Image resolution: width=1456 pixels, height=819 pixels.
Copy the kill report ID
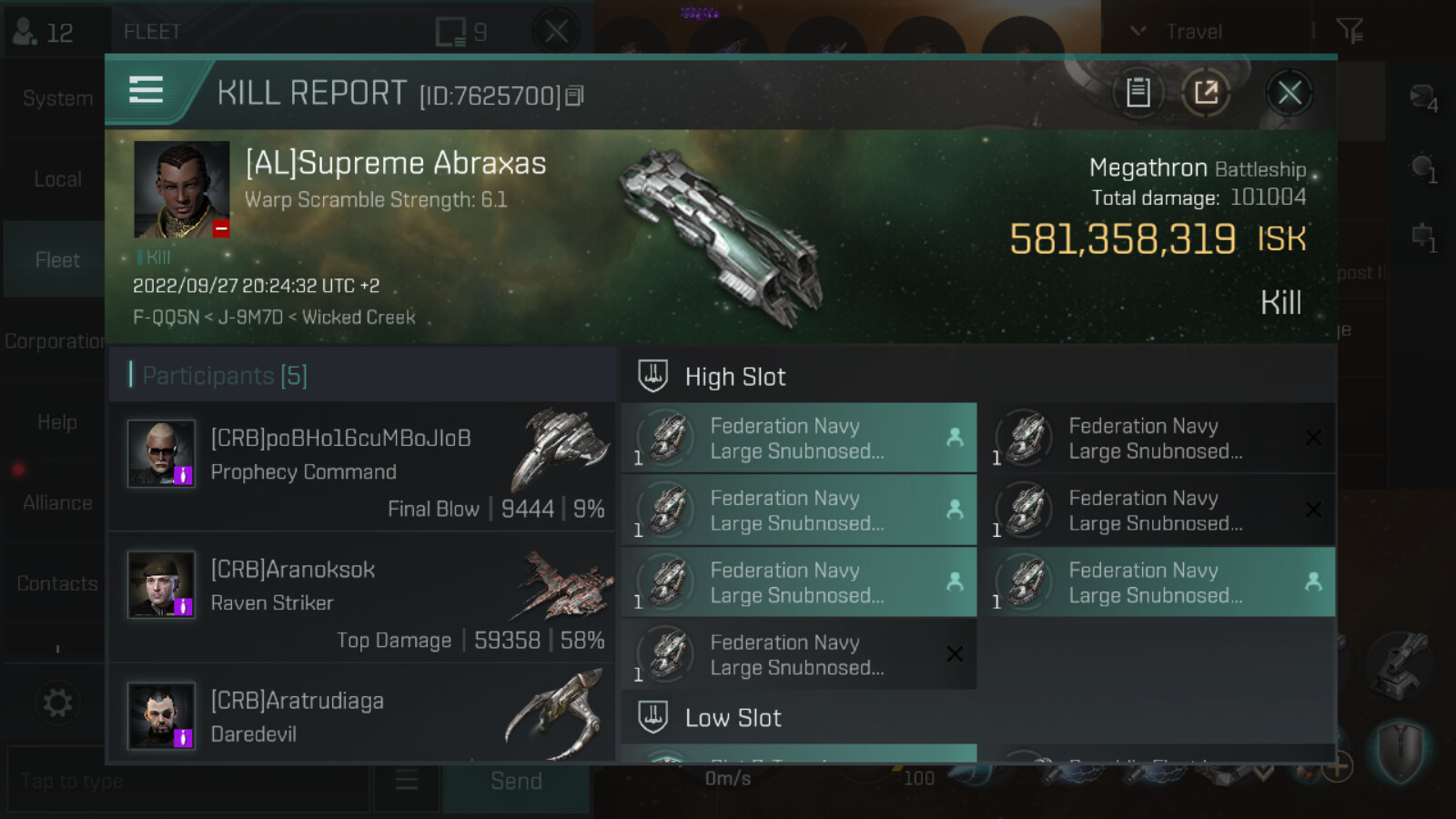[574, 96]
